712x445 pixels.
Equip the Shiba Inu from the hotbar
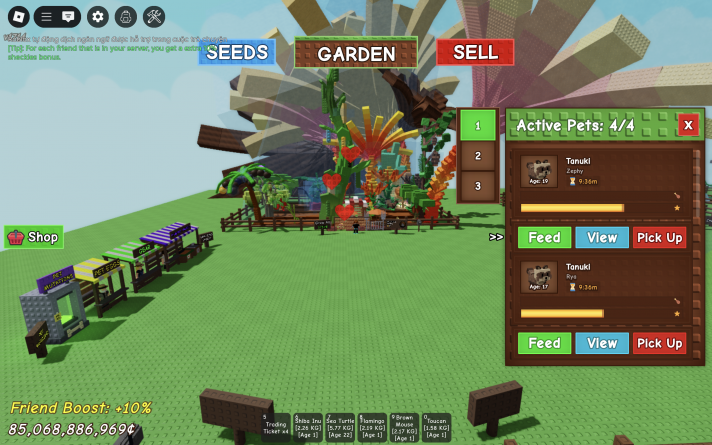click(309, 427)
